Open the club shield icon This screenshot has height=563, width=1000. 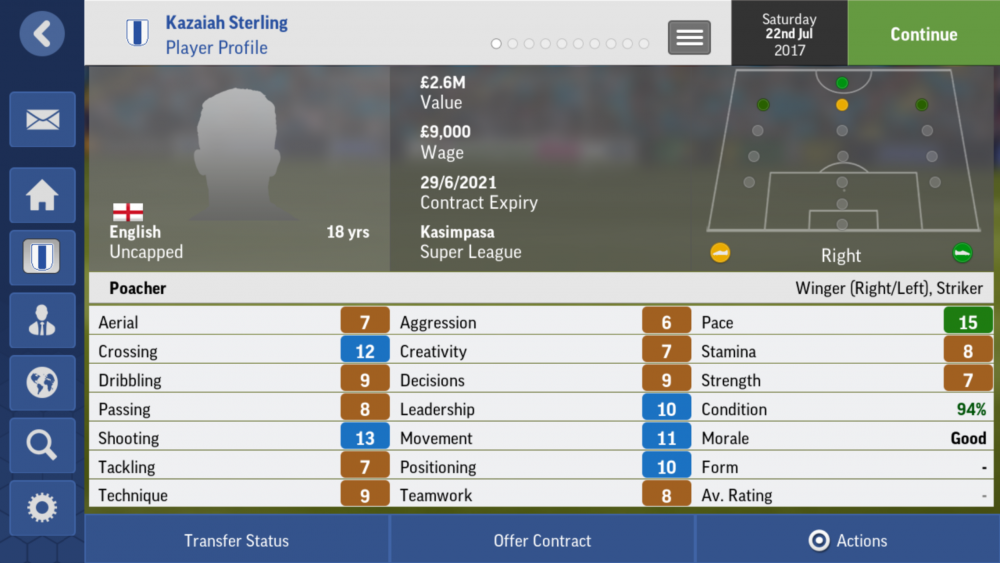coord(42,257)
